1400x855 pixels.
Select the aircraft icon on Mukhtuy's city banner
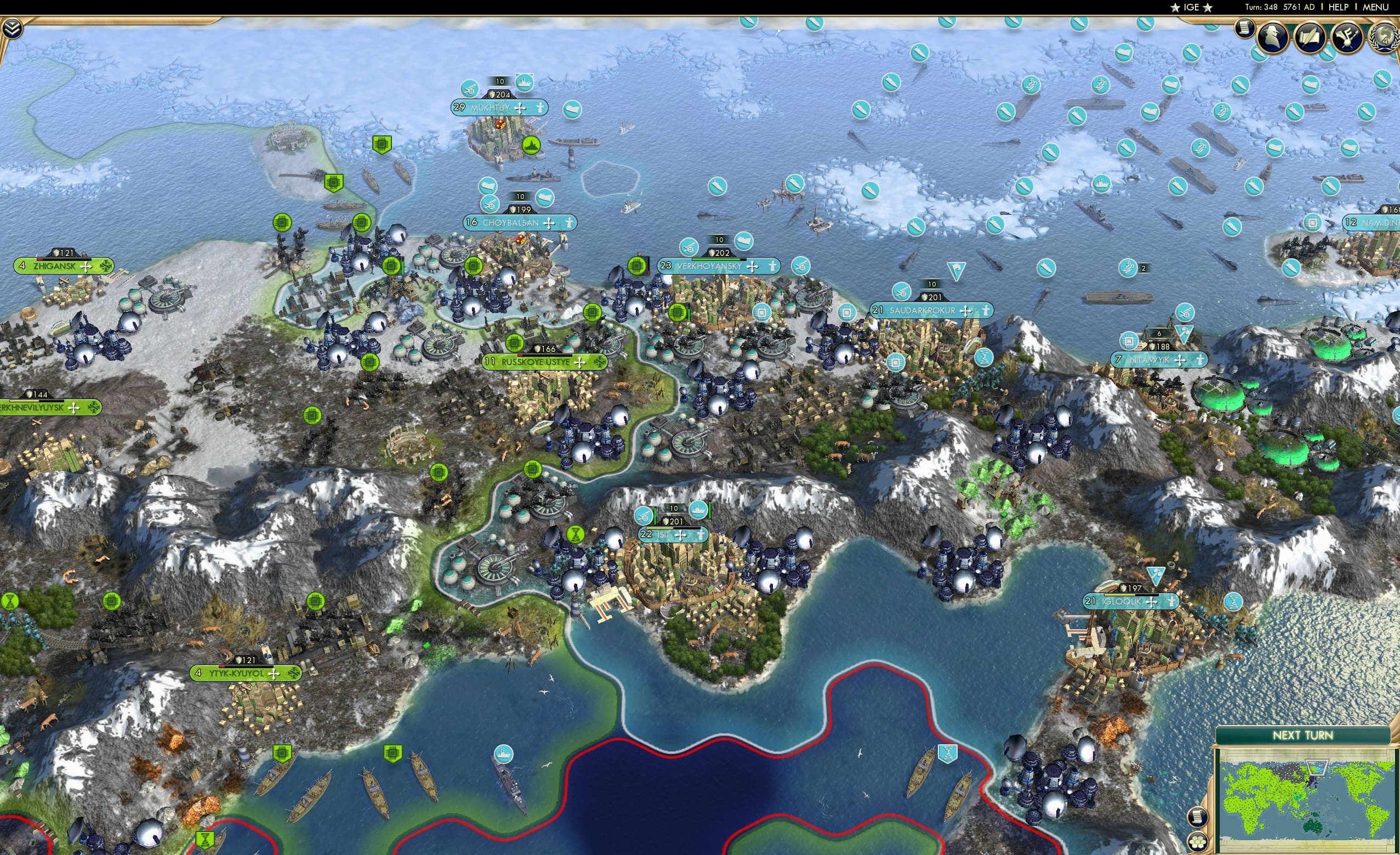tap(469, 89)
